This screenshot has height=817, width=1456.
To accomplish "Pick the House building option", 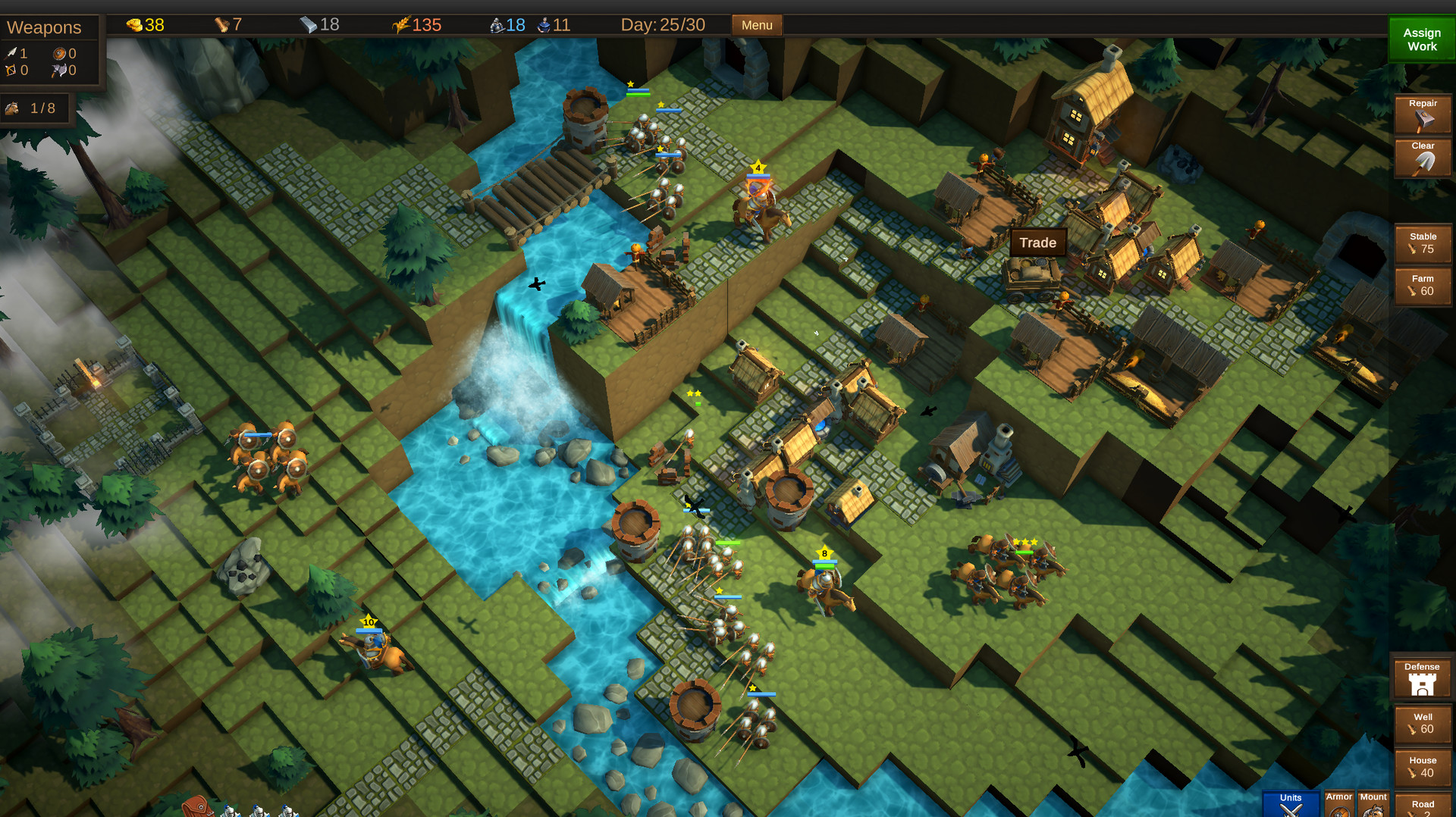I will [x=1422, y=767].
